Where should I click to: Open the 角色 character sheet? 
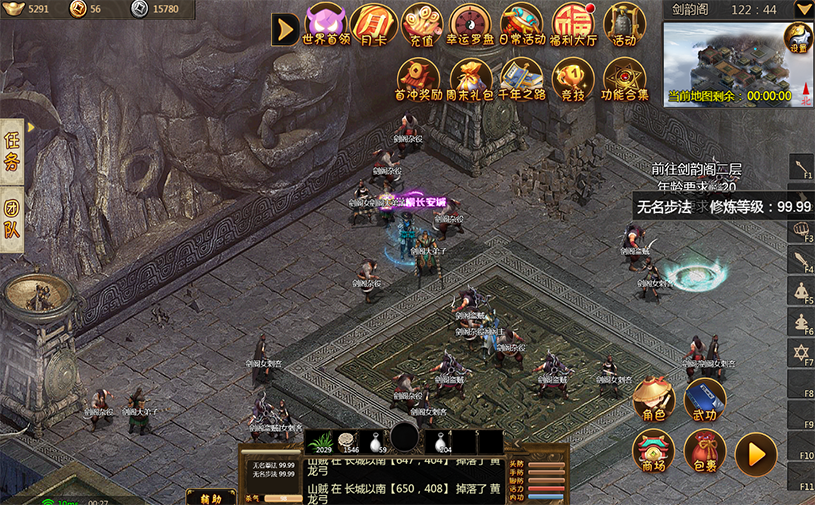tap(654, 398)
